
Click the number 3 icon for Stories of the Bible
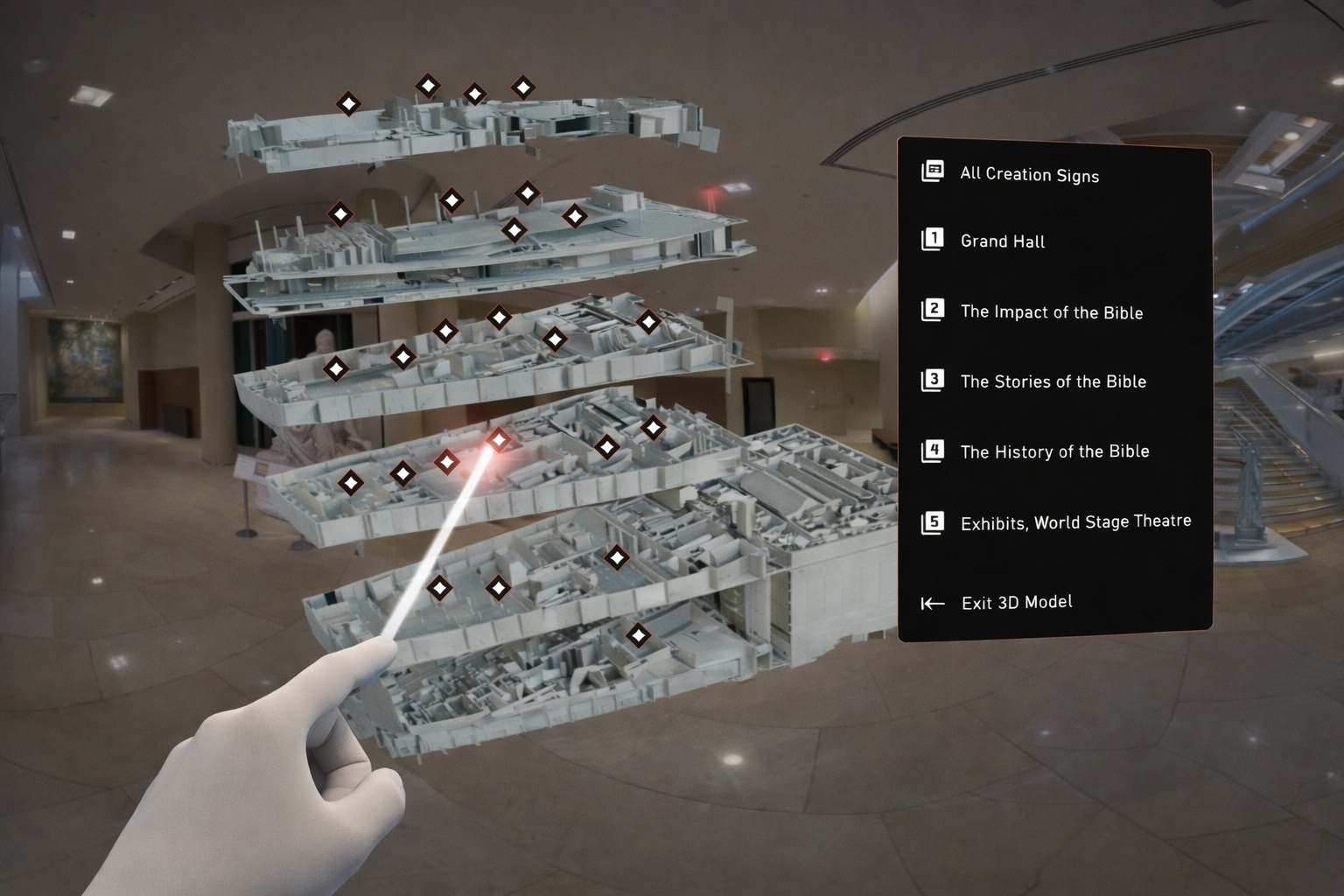(934, 379)
